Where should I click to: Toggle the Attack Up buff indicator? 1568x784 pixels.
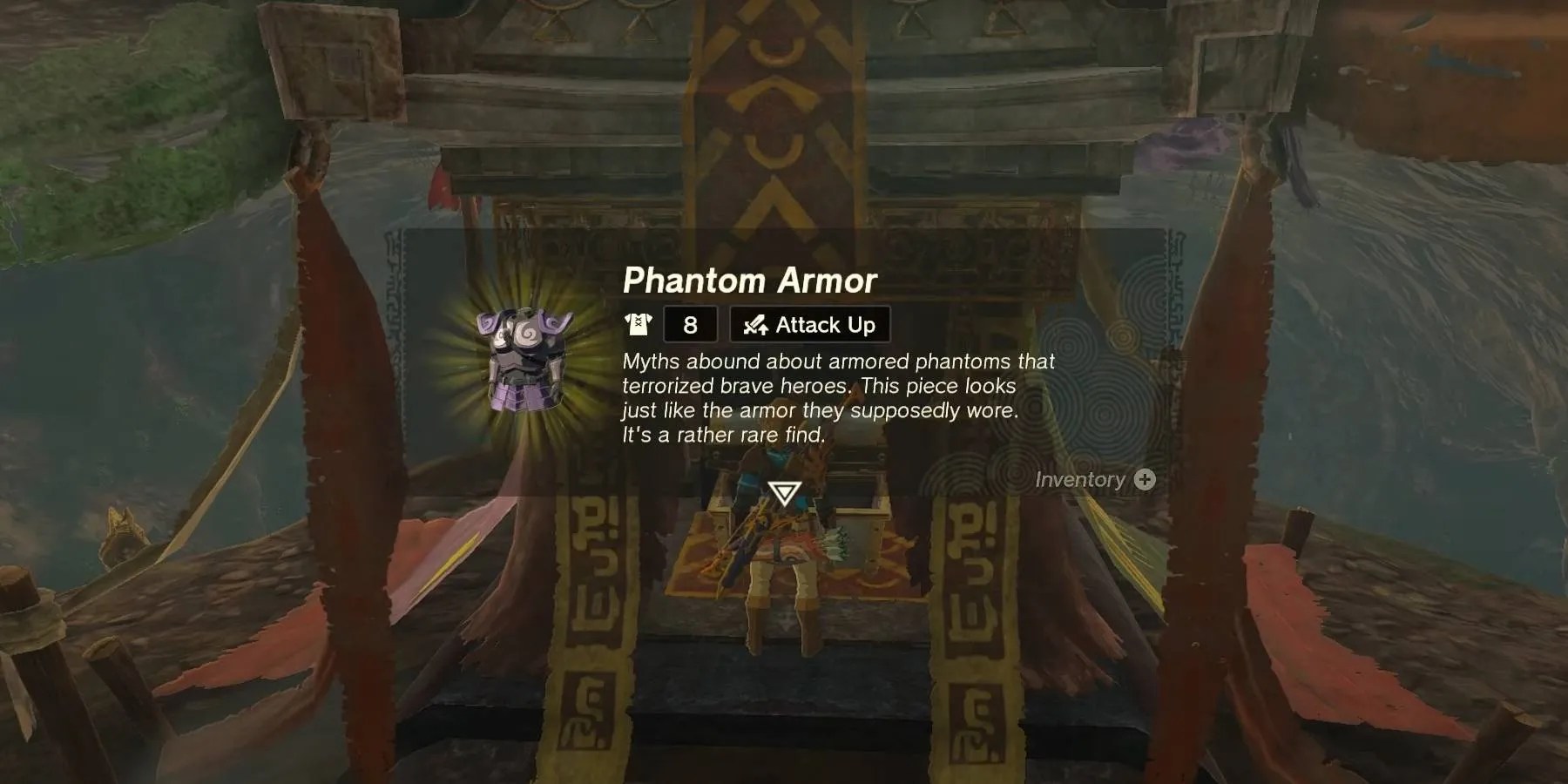click(810, 324)
